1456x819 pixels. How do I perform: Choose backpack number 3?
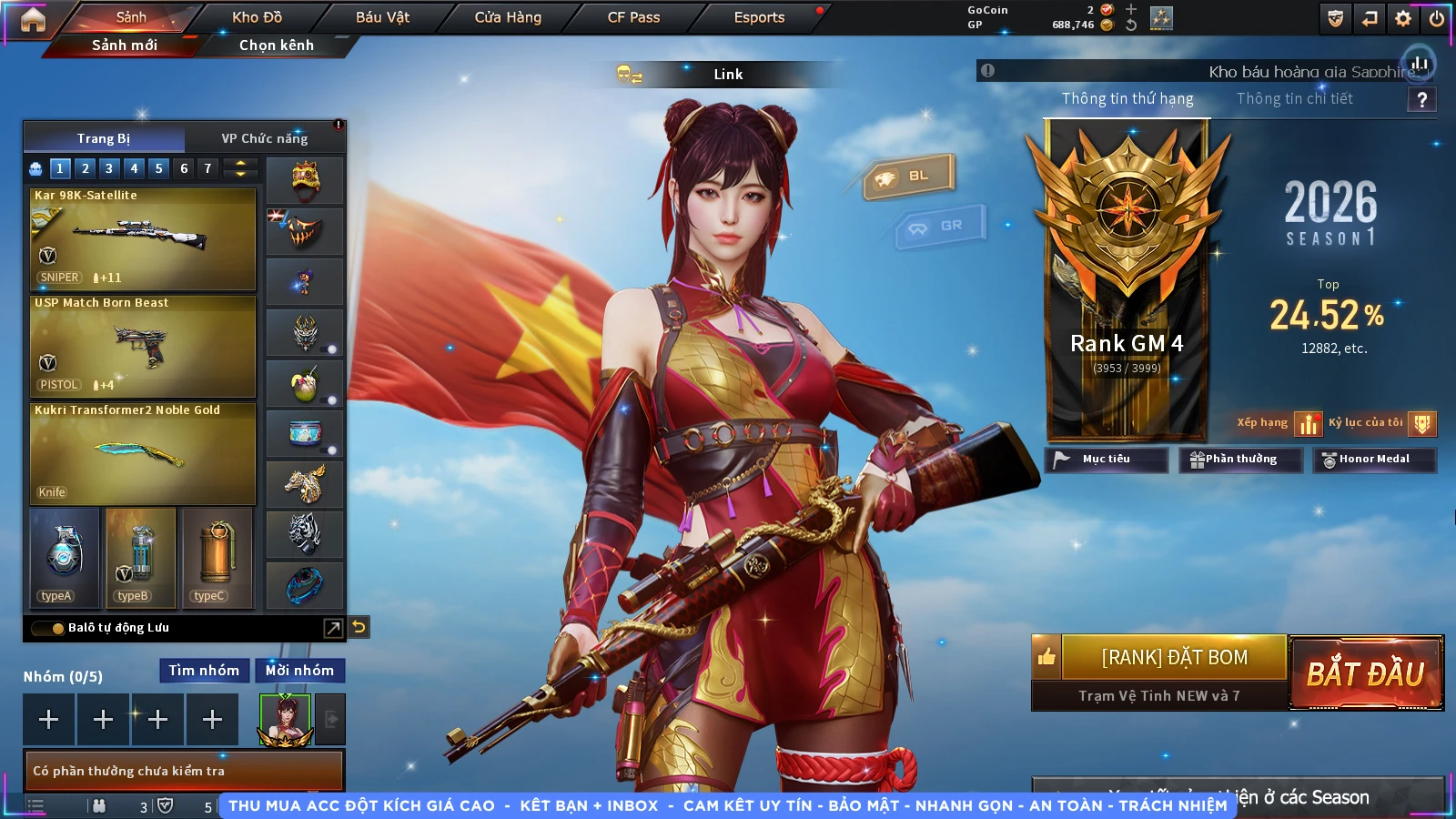tap(109, 168)
